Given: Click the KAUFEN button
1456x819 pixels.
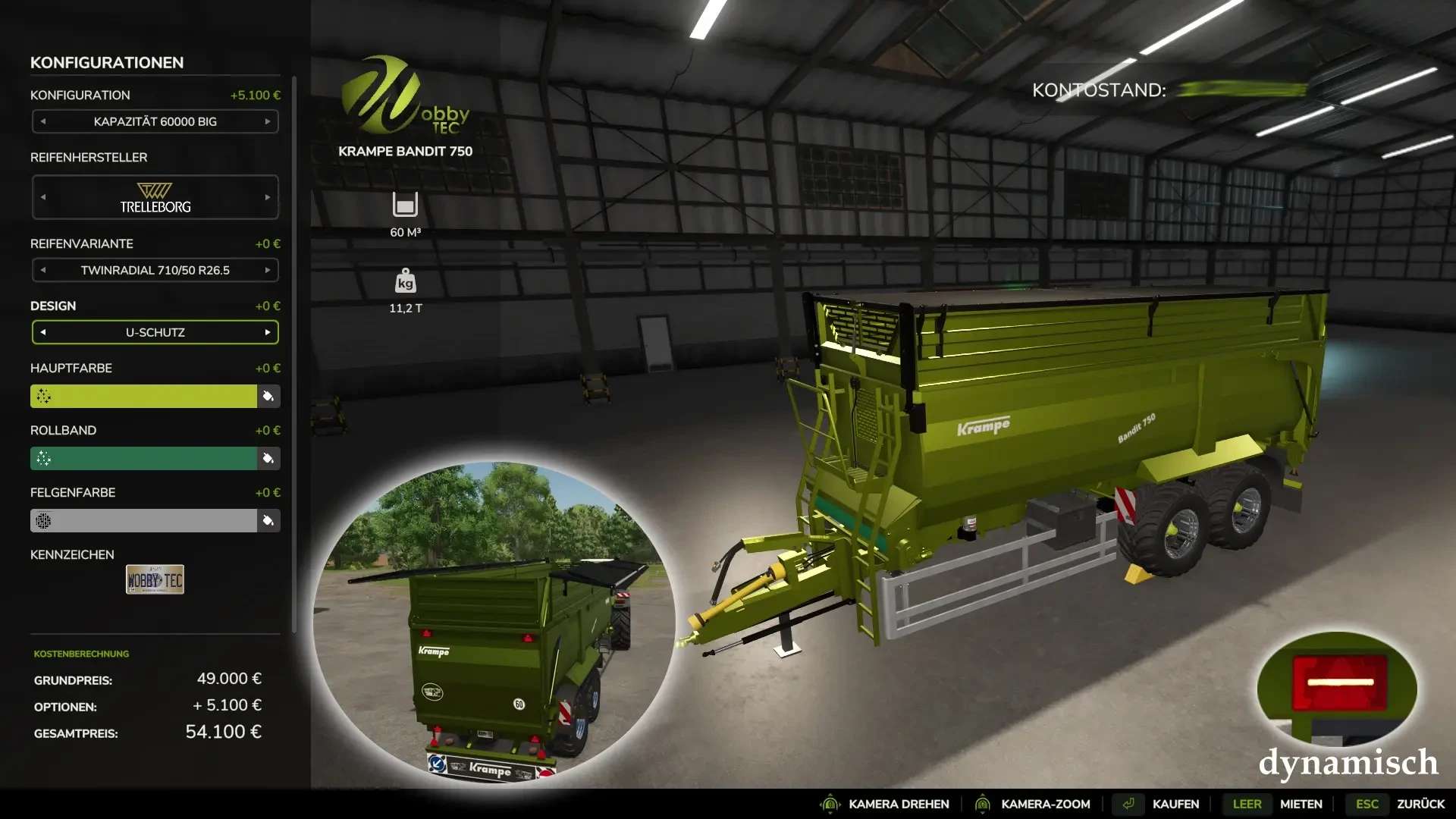Looking at the screenshot, I should point(1175,804).
